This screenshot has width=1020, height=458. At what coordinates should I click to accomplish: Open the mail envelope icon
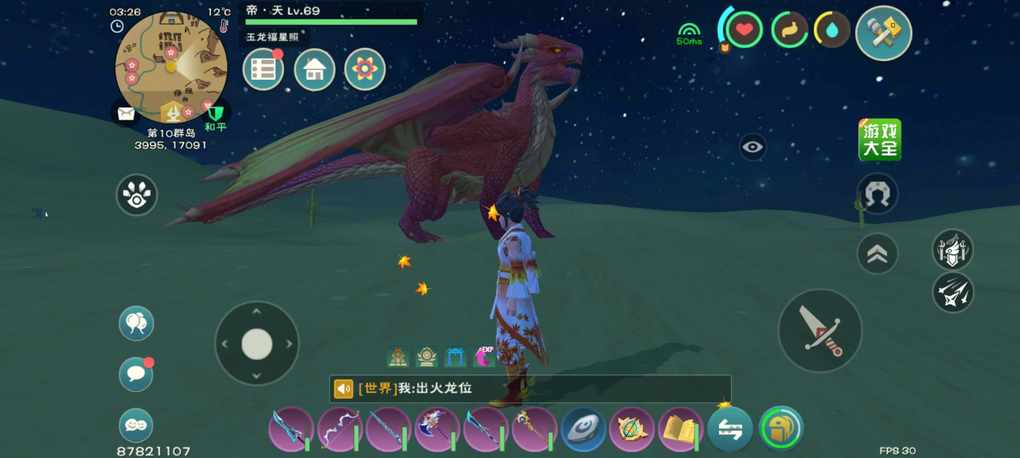coord(126,114)
